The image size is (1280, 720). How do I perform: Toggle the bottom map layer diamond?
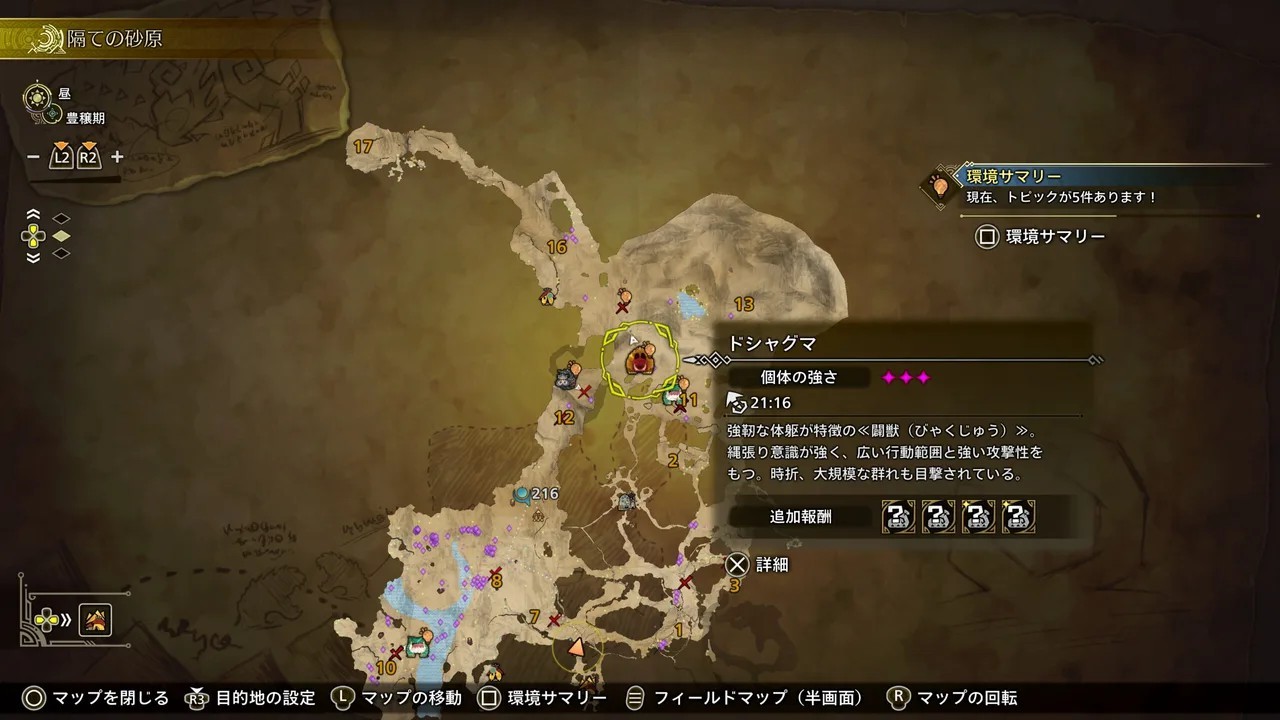60,253
